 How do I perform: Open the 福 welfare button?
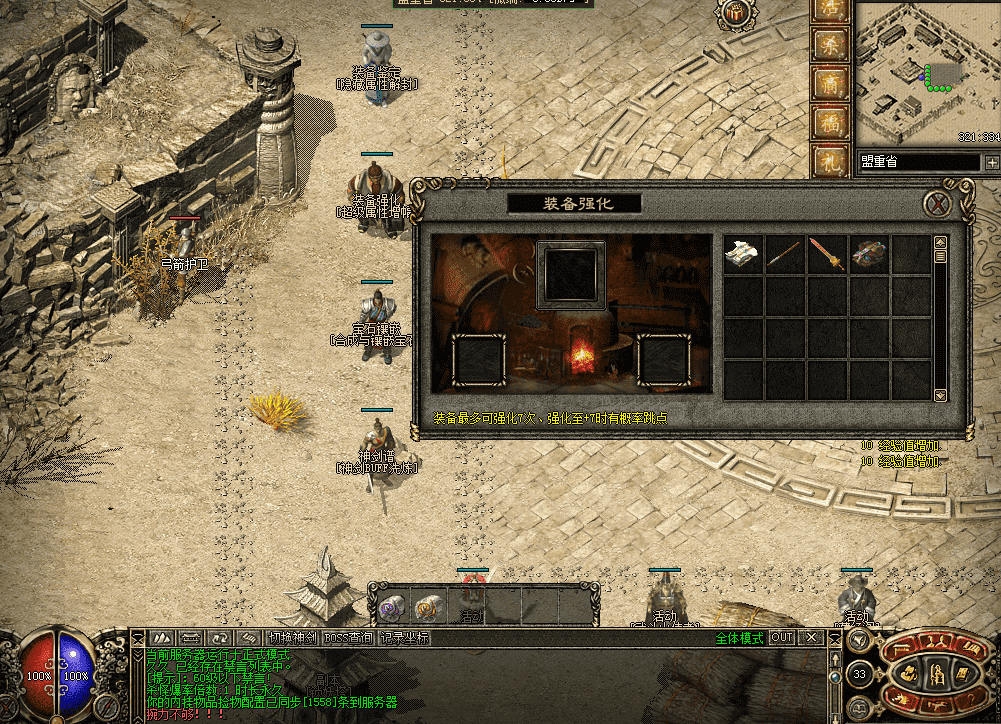pyautogui.click(x=830, y=122)
